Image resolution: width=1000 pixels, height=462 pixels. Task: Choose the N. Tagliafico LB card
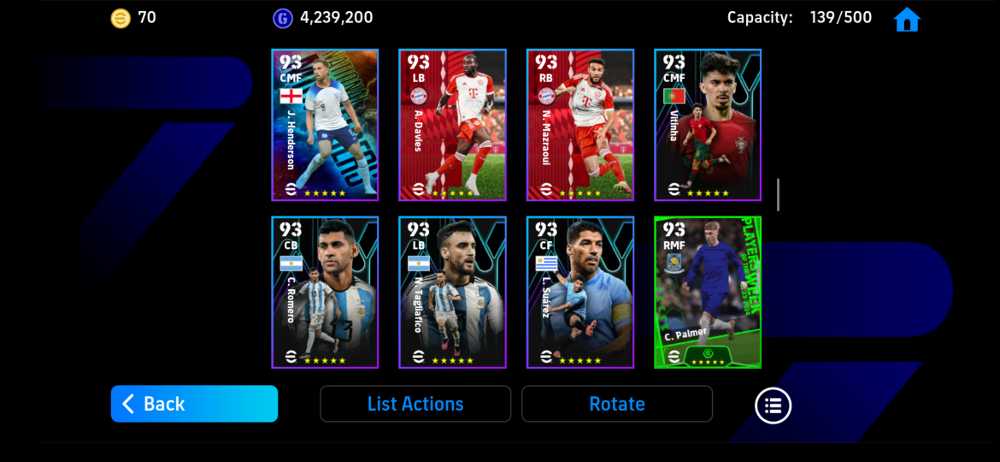[x=452, y=292]
